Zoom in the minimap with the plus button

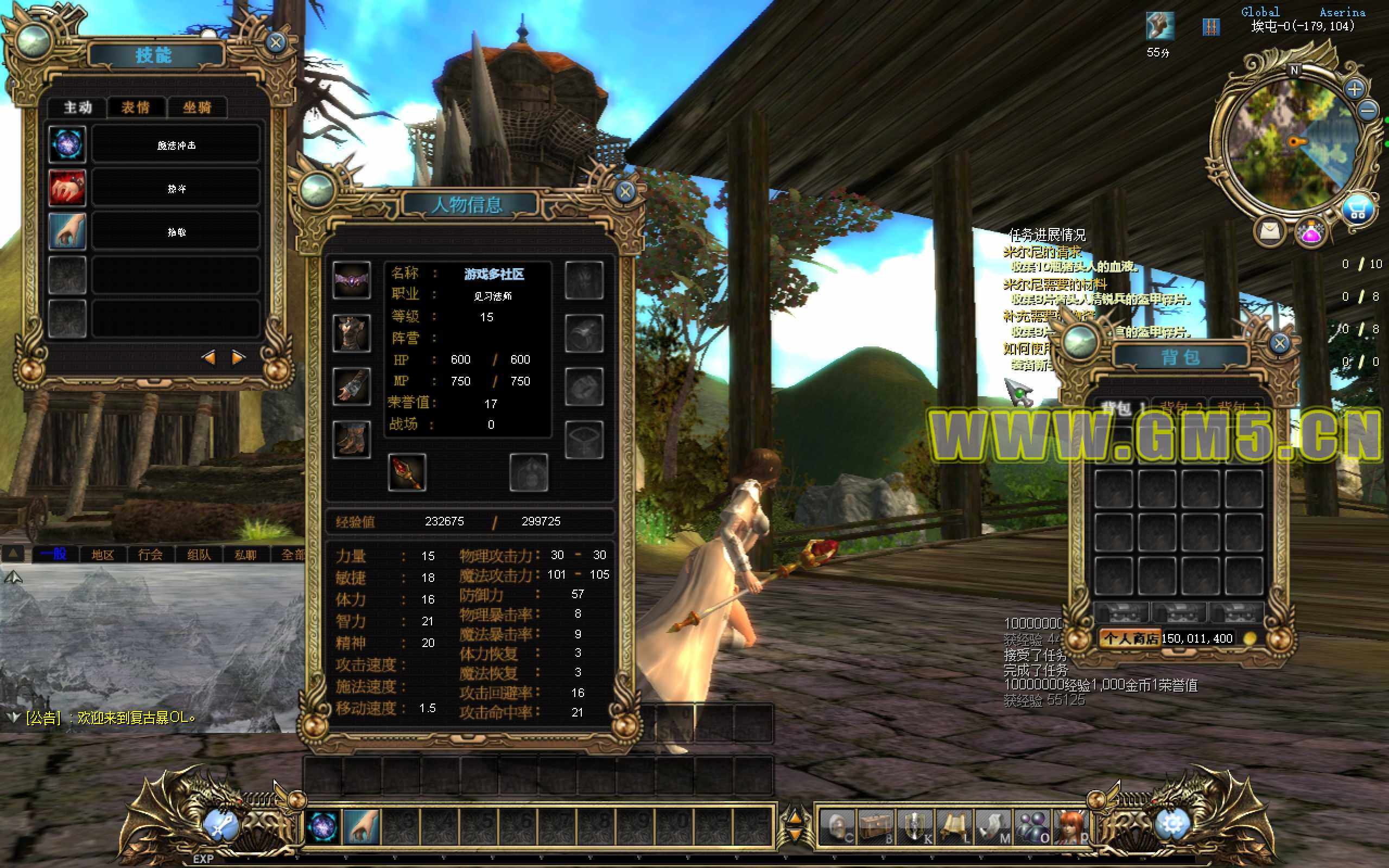point(1355,90)
